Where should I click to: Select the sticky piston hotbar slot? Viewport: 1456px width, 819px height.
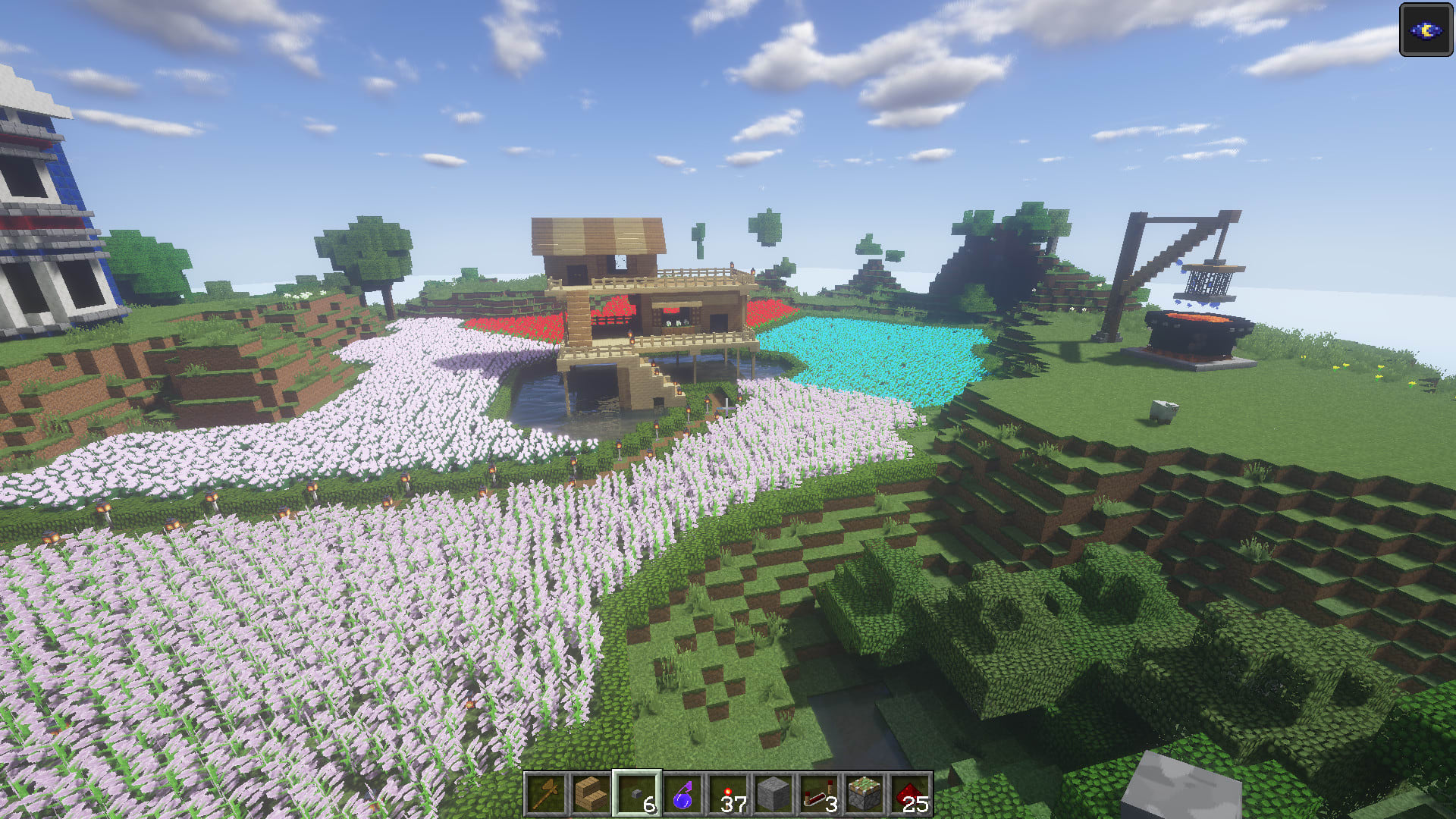pos(864,794)
